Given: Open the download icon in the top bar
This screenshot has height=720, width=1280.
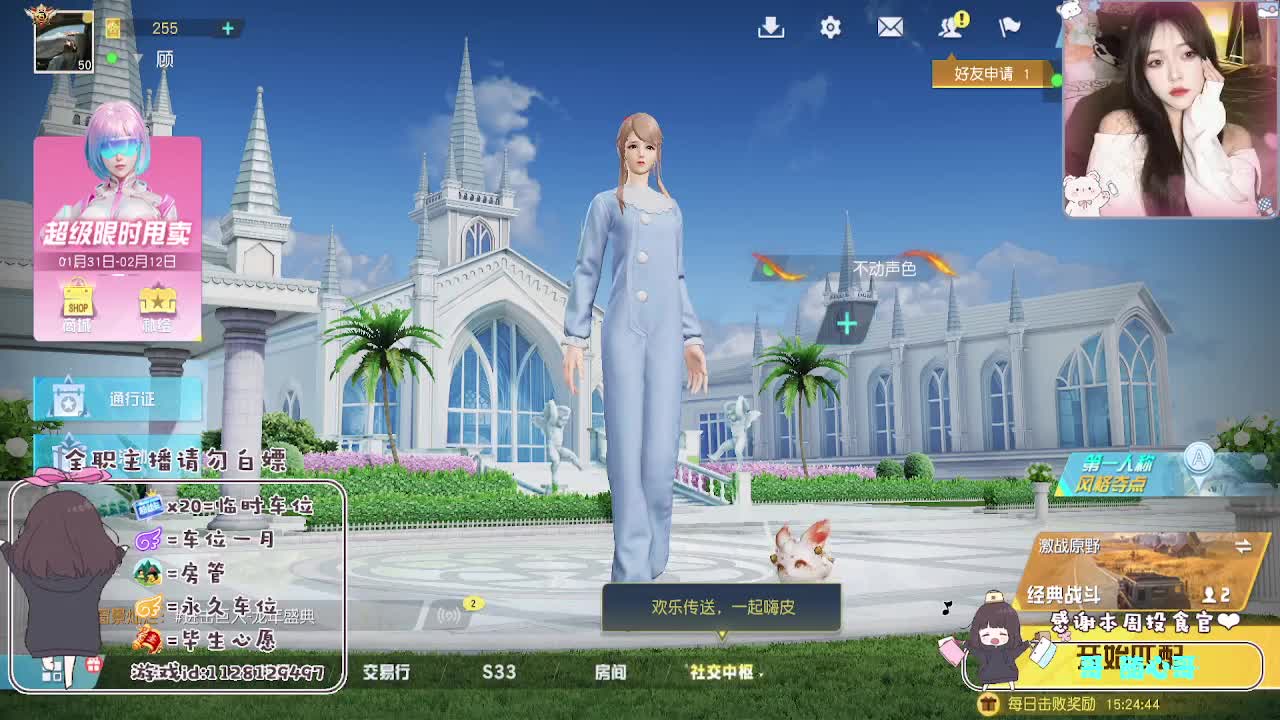Looking at the screenshot, I should click(x=770, y=28).
